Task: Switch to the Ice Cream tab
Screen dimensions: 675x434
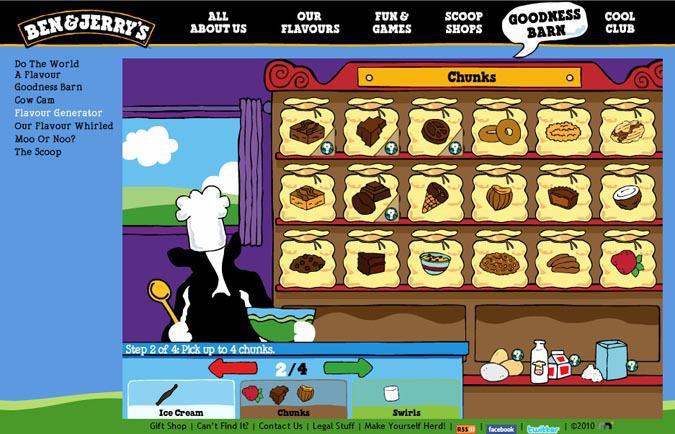Action: (x=180, y=400)
